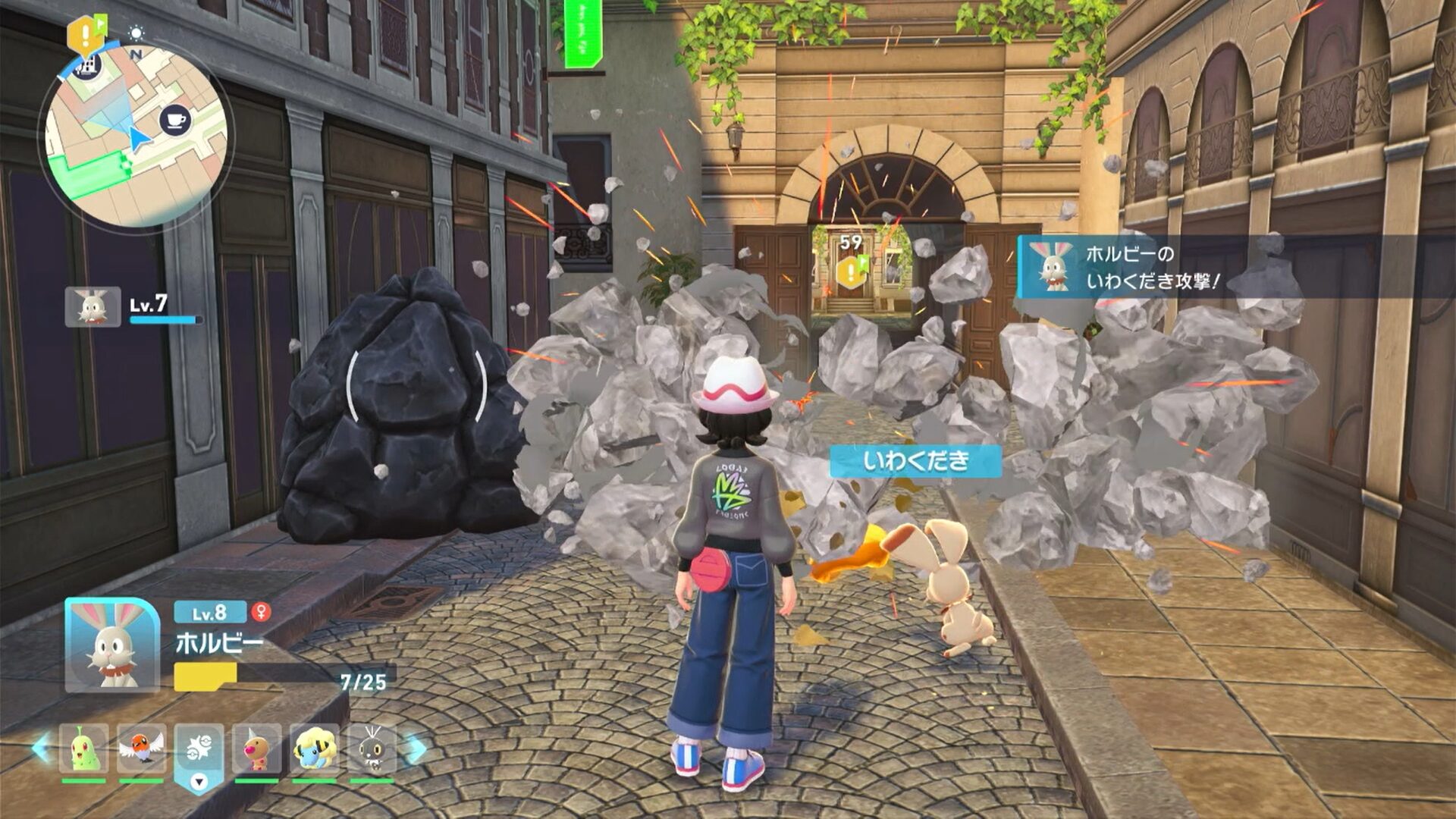Click the sun daytime icon above minimap
The height and width of the screenshot is (819, 1456).
point(136,33)
